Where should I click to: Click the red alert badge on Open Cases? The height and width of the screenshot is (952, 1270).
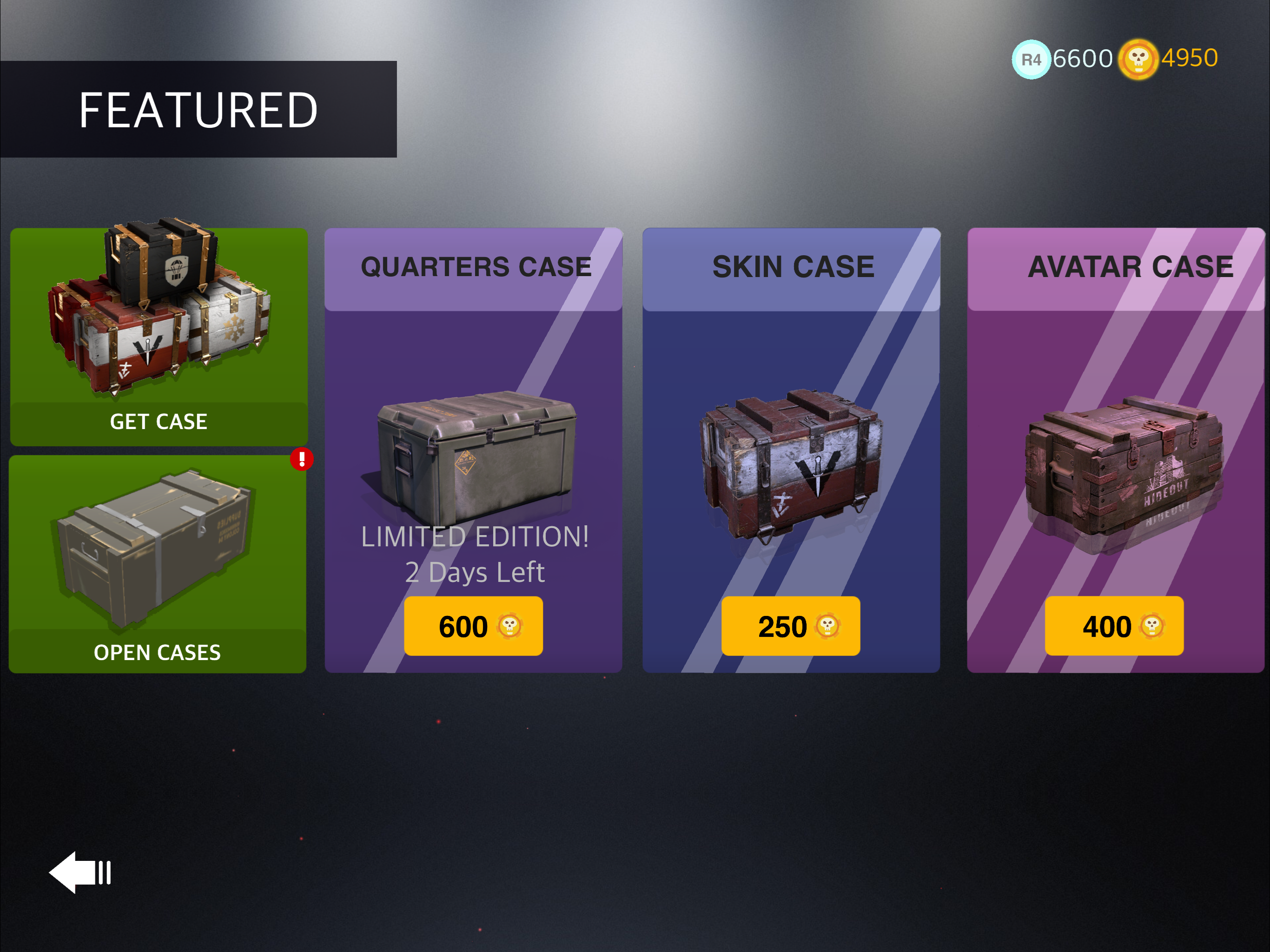301,459
